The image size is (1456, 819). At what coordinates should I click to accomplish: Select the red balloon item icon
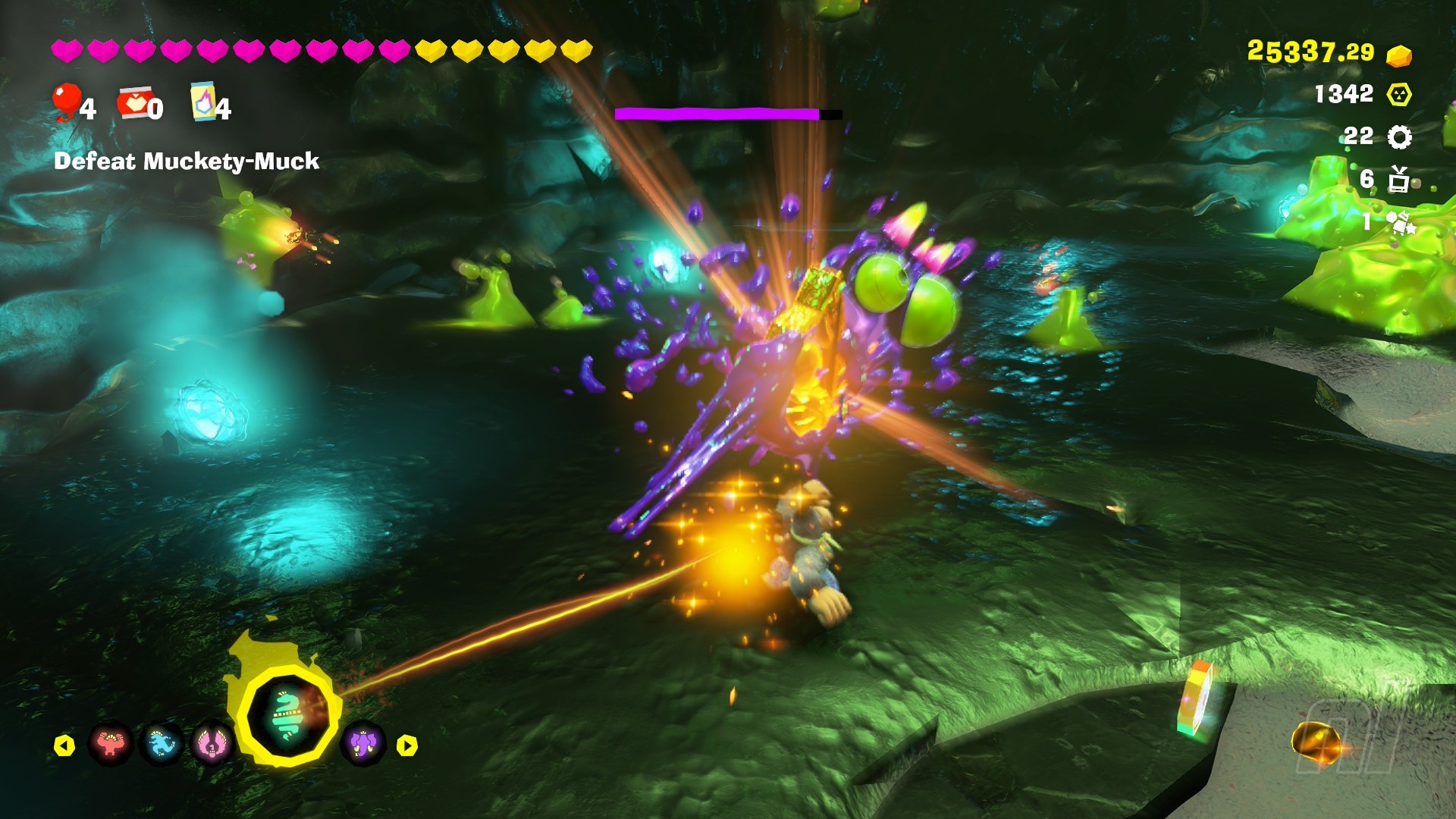[66, 102]
